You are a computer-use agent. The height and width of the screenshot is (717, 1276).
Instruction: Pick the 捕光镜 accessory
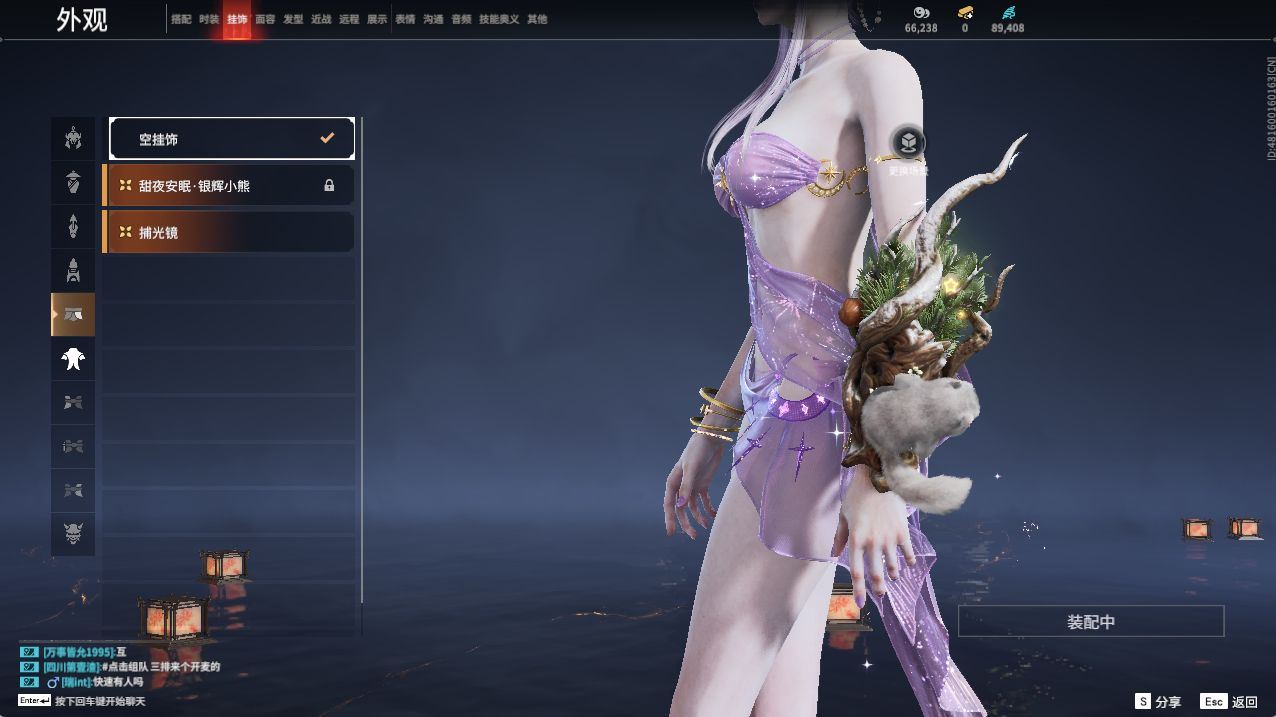(x=229, y=232)
